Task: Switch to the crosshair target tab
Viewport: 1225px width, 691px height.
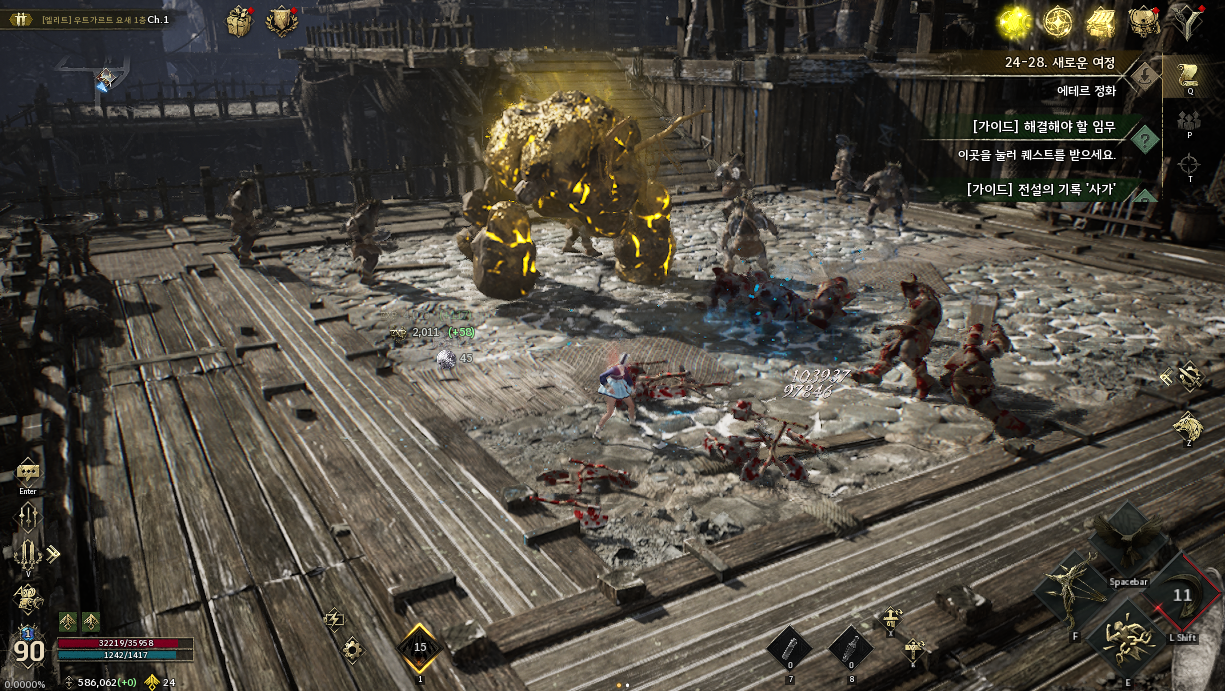Action: (1190, 165)
